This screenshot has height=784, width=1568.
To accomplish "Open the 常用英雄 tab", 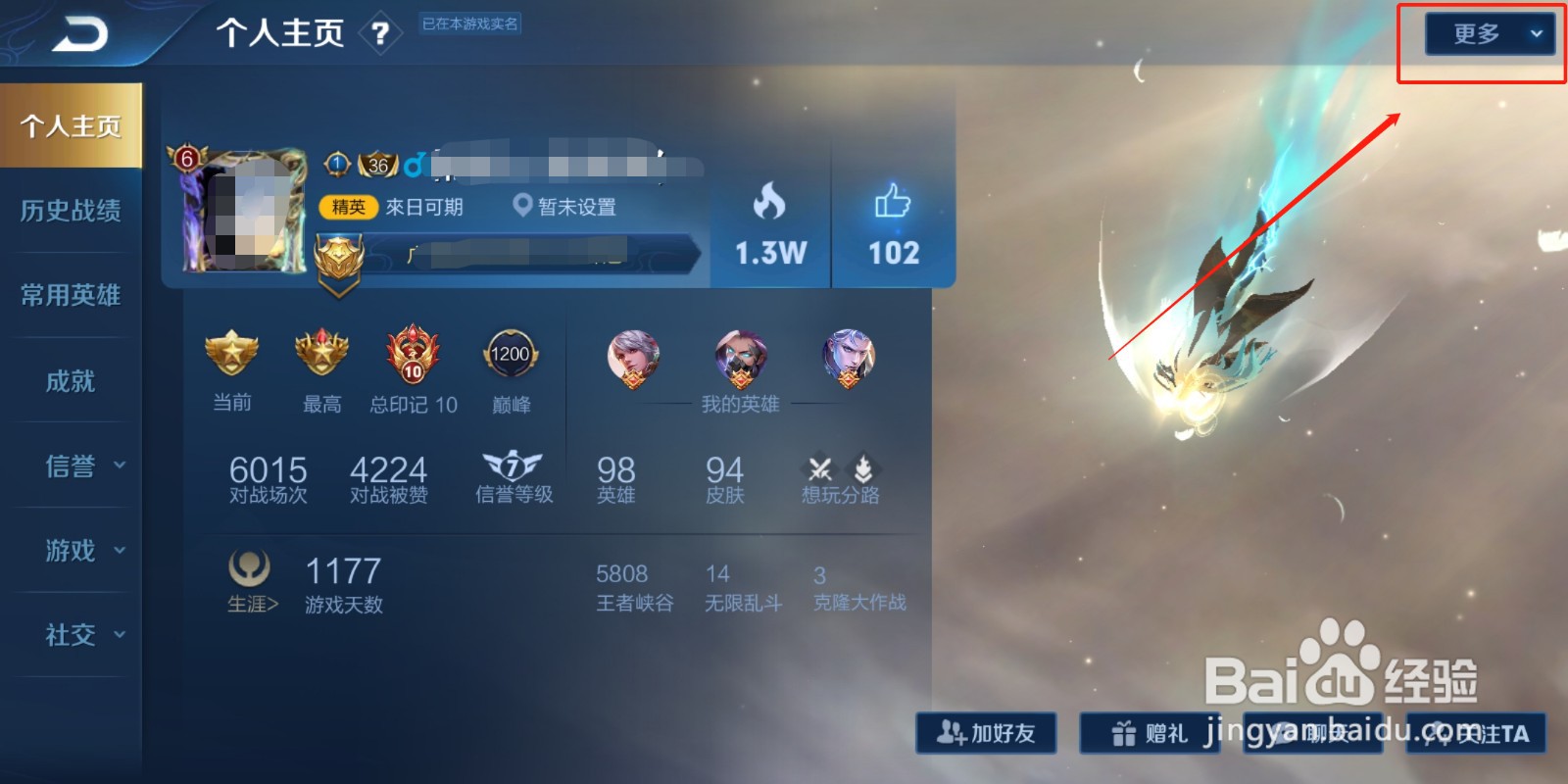I will pos(71,295).
